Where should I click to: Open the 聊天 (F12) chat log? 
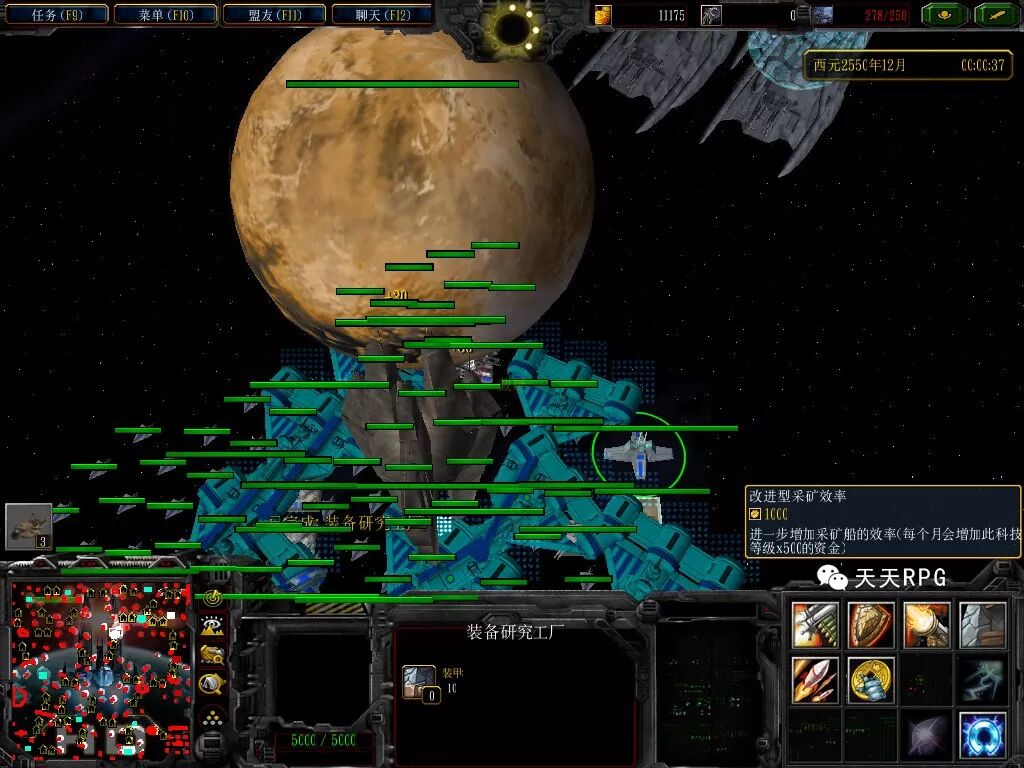(x=382, y=14)
